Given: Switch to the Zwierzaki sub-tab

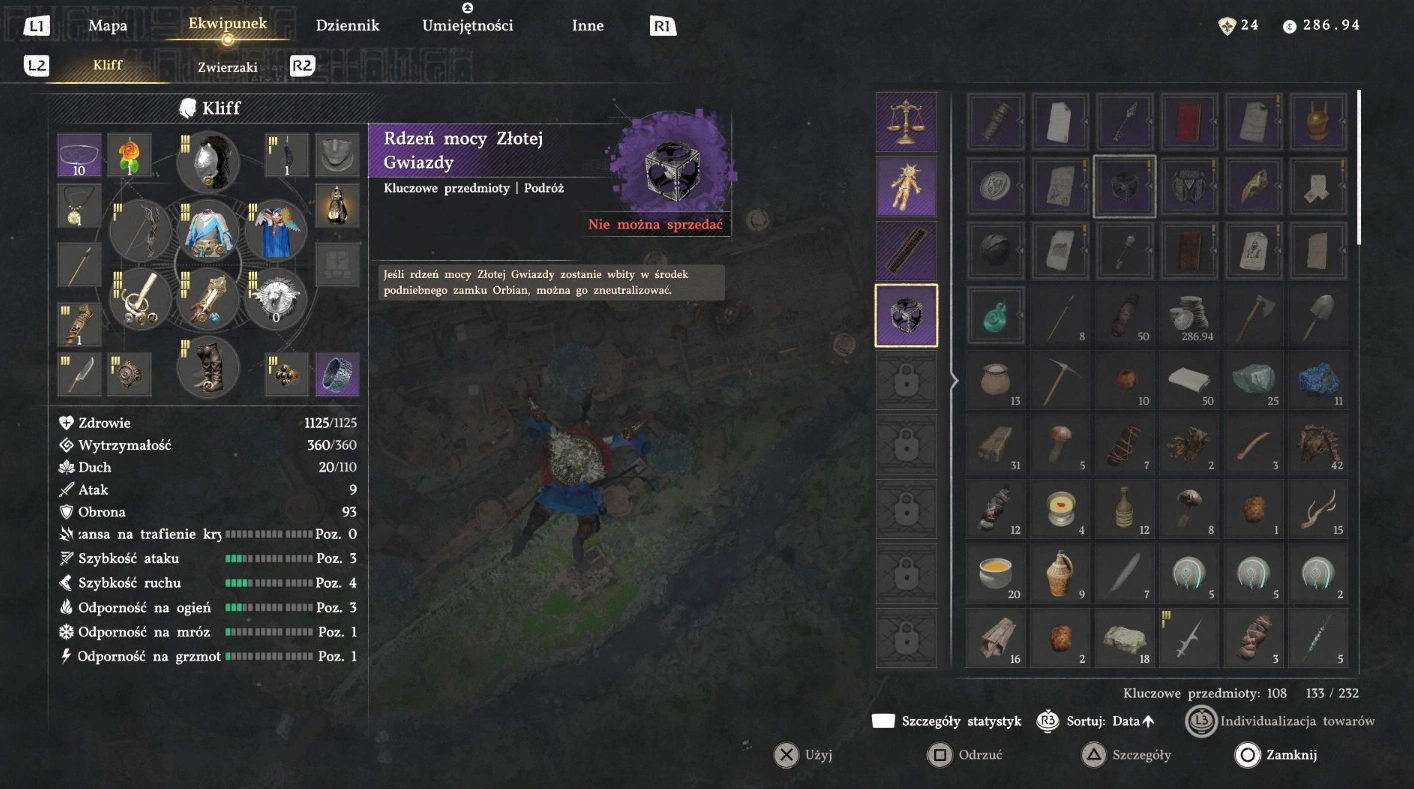Looking at the screenshot, I should pos(227,67).
